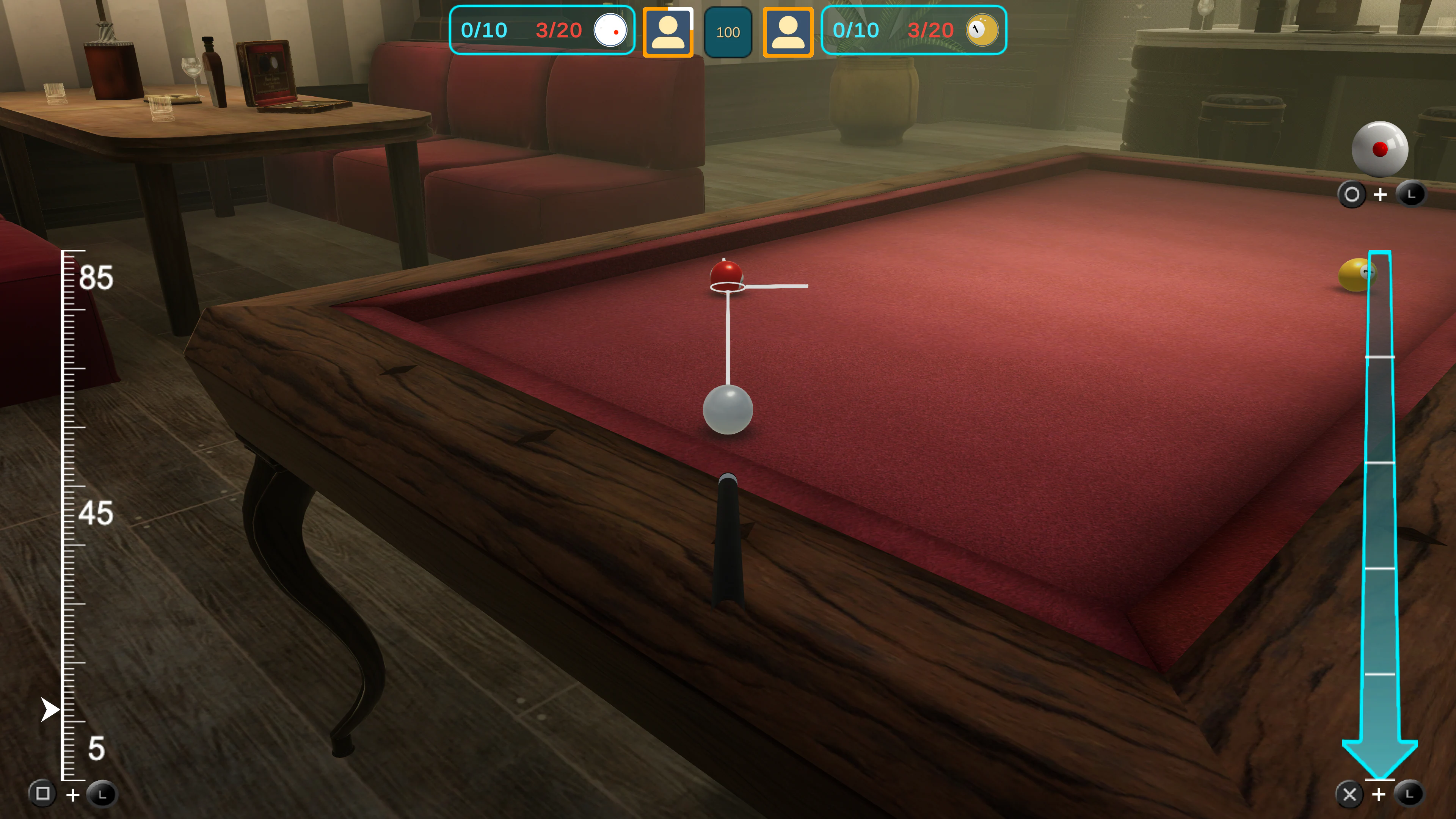Open the right 3/20 score counter
1456x819 pixels.
931,30
